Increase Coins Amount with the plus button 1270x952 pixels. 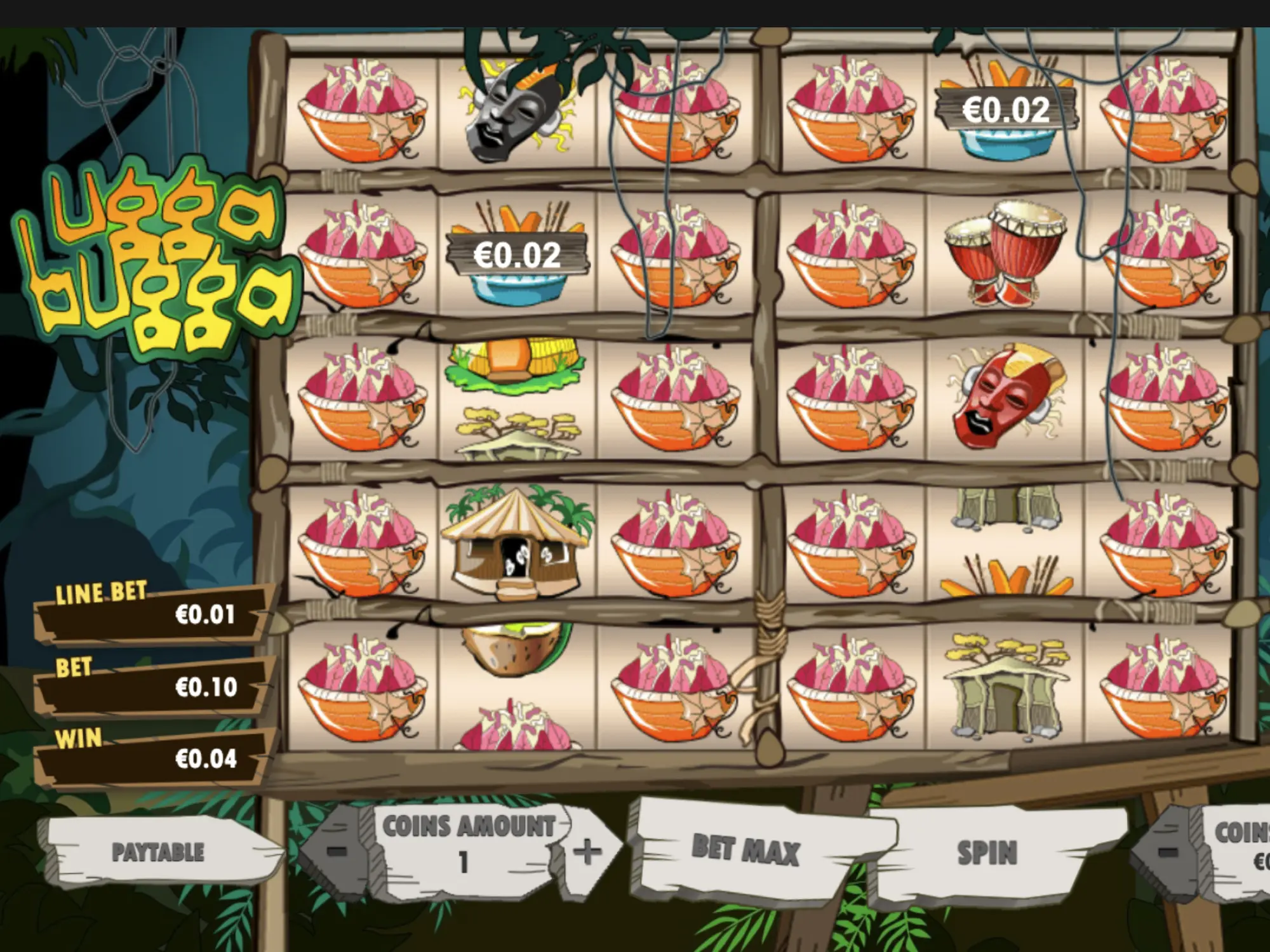click(x=587, y=850)
